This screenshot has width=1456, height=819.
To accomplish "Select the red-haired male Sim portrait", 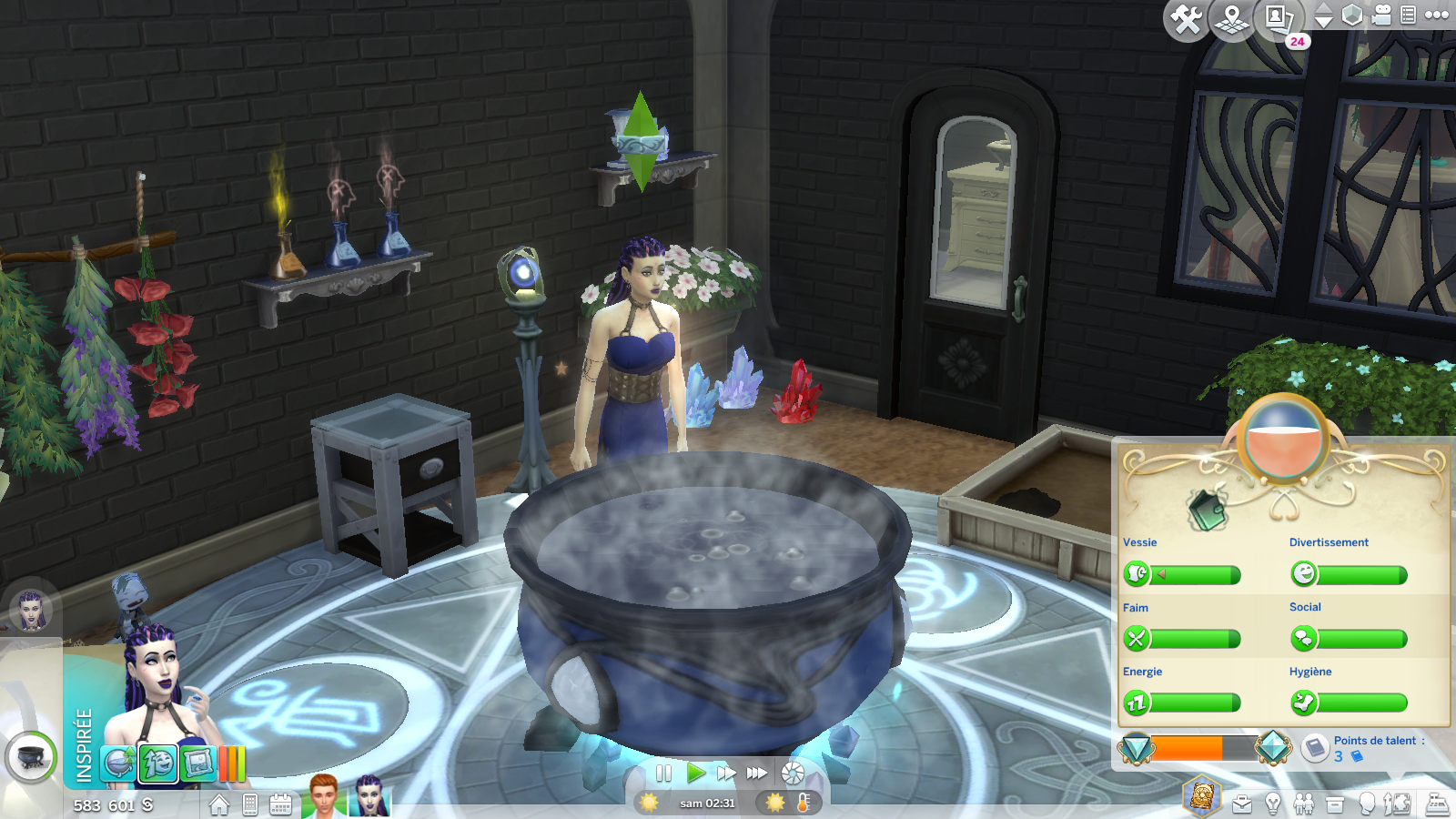I will point(323,797).
